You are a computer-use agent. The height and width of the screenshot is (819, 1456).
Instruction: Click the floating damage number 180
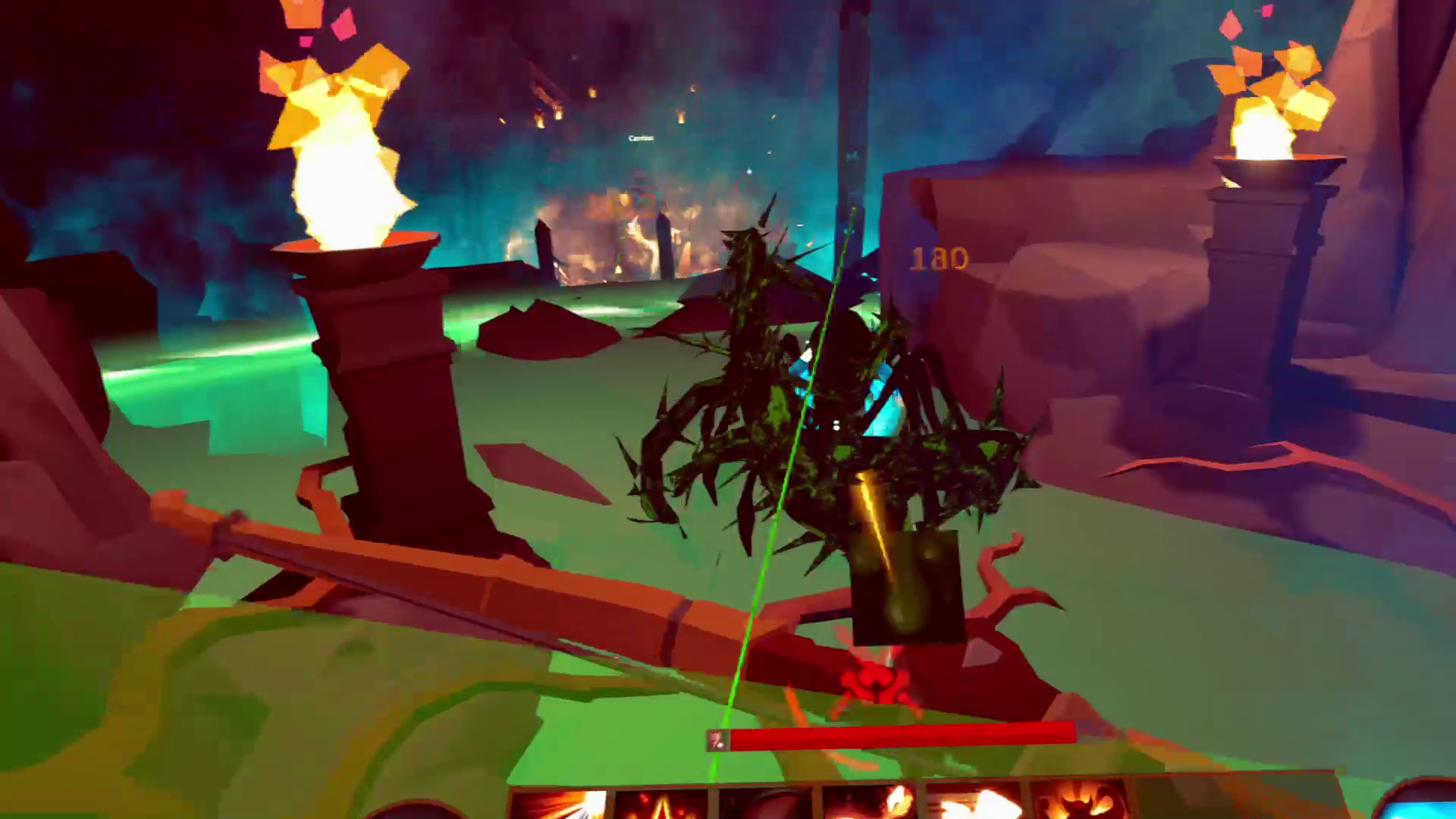(x=939, y=259)
